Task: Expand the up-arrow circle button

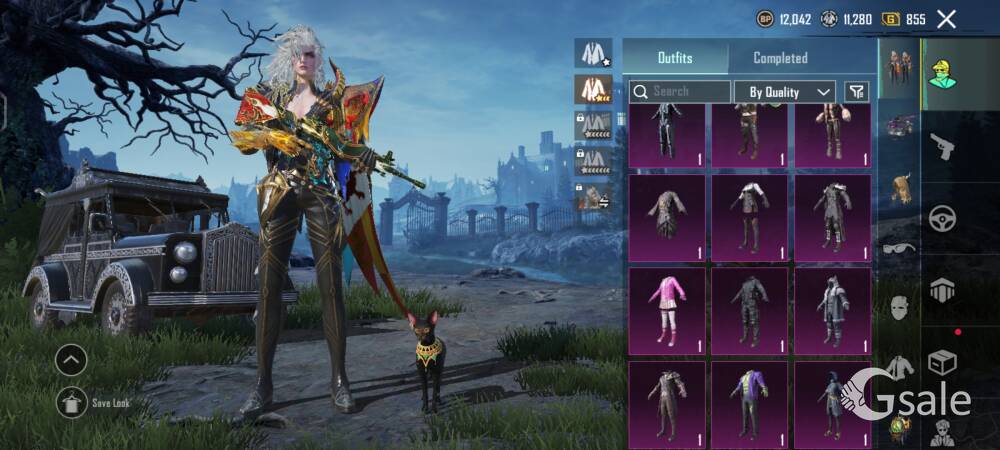Action: (x=71, y=360)
